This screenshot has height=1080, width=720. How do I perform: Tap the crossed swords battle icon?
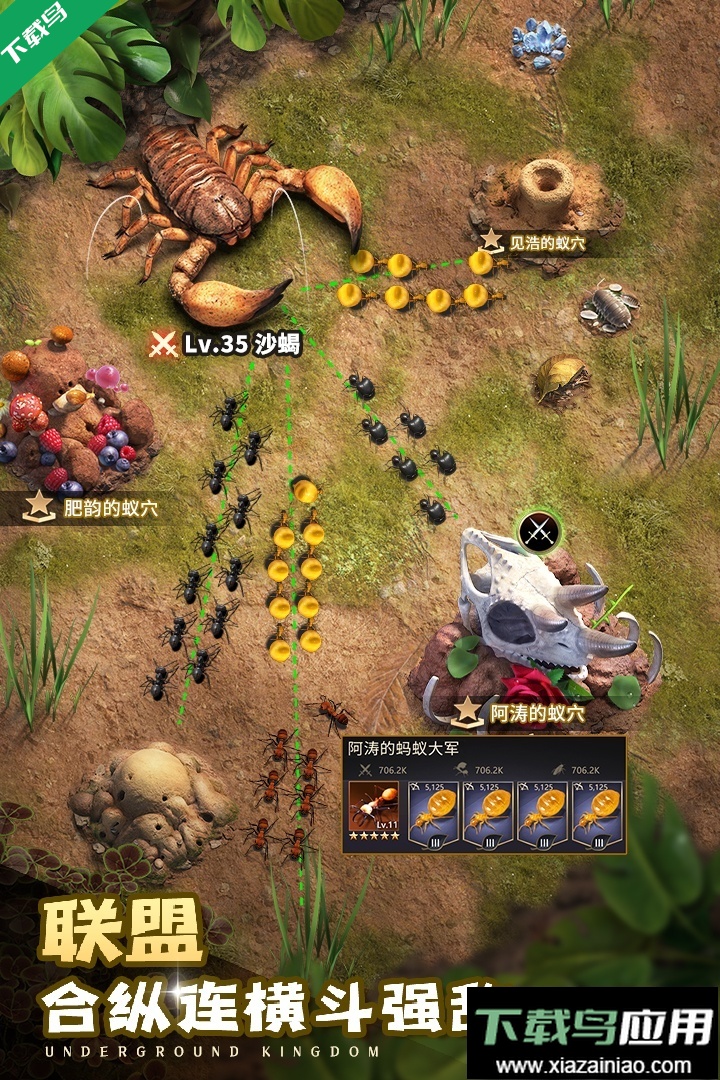click(x=540, y=528)
